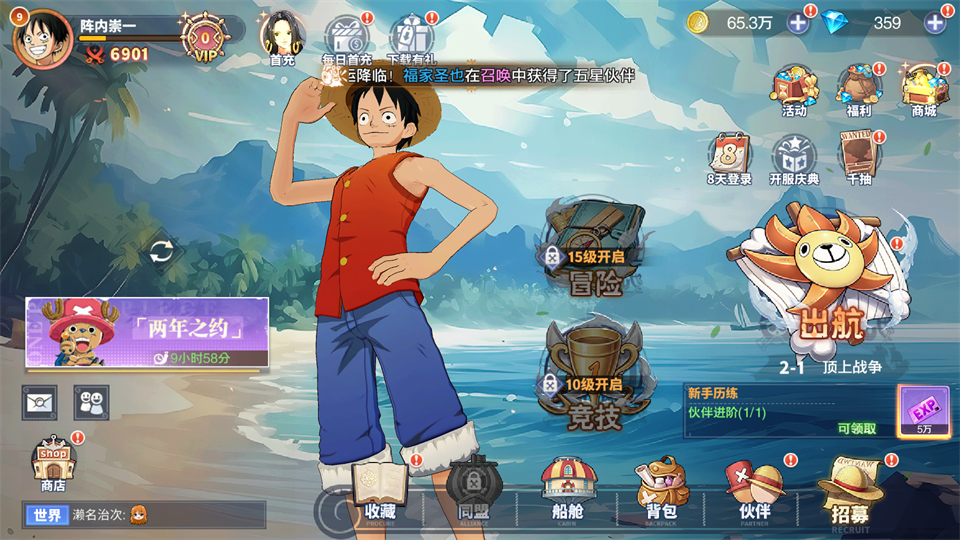The width and height of the screenshot is (960, 540).
Task: Open the 千抽 wanted poster event
Action: point(858,158)
